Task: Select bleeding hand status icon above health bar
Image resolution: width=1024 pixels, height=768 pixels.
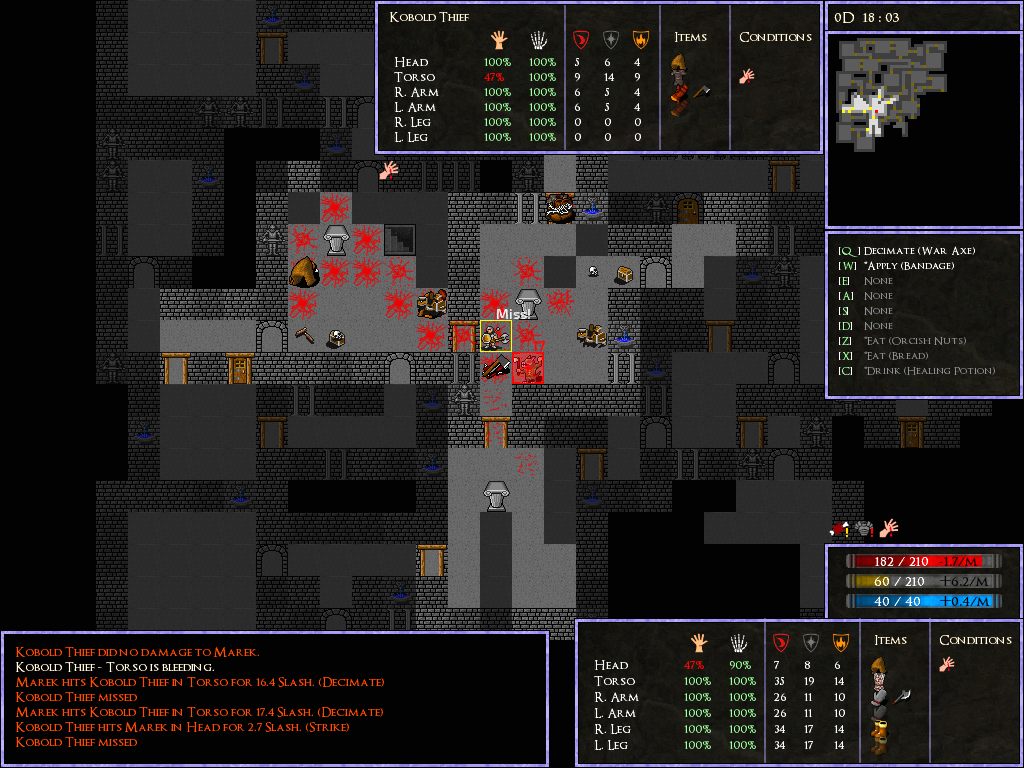Action: (888, 526)
